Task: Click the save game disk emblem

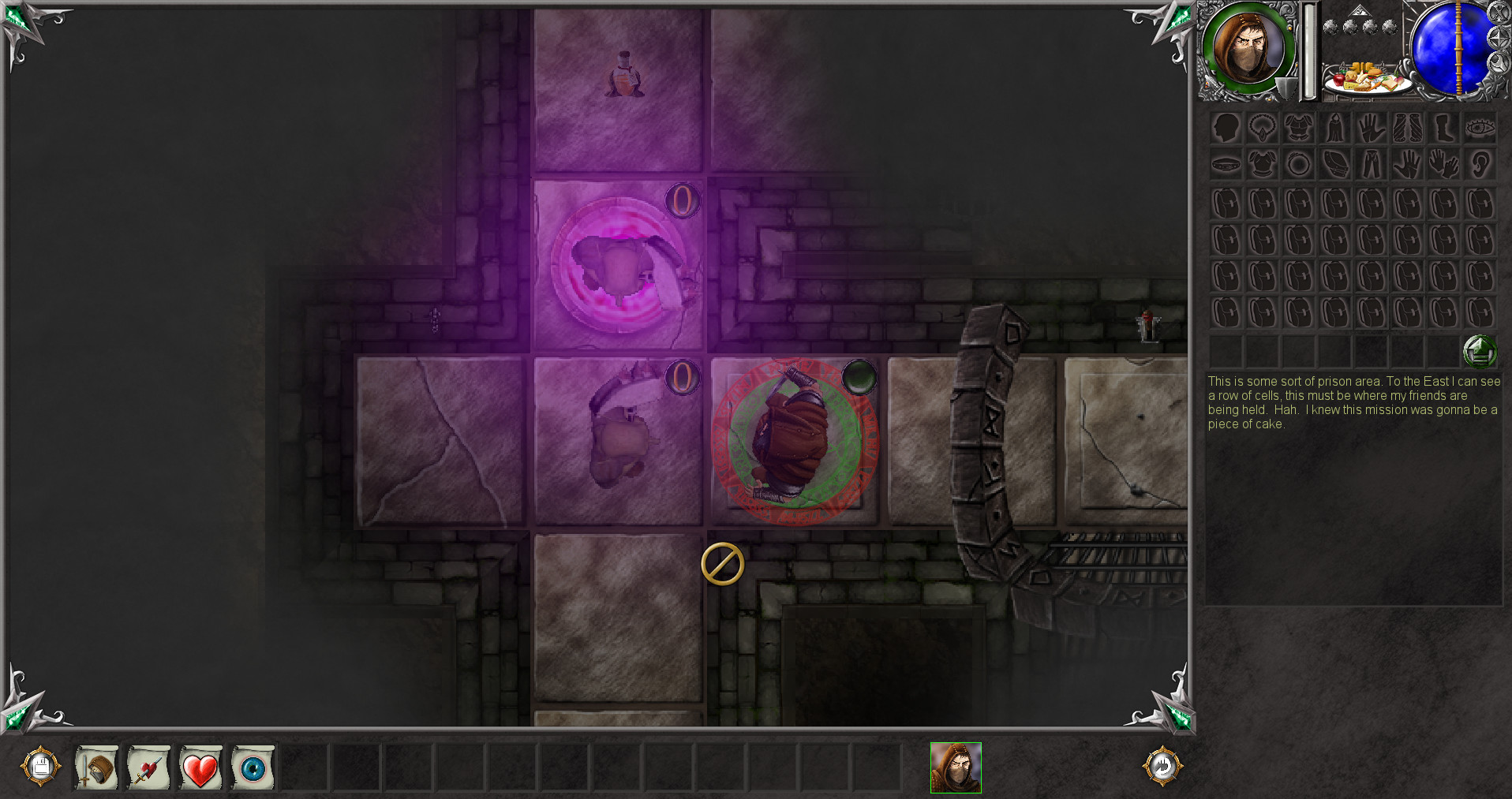Action: coord(43,767)
